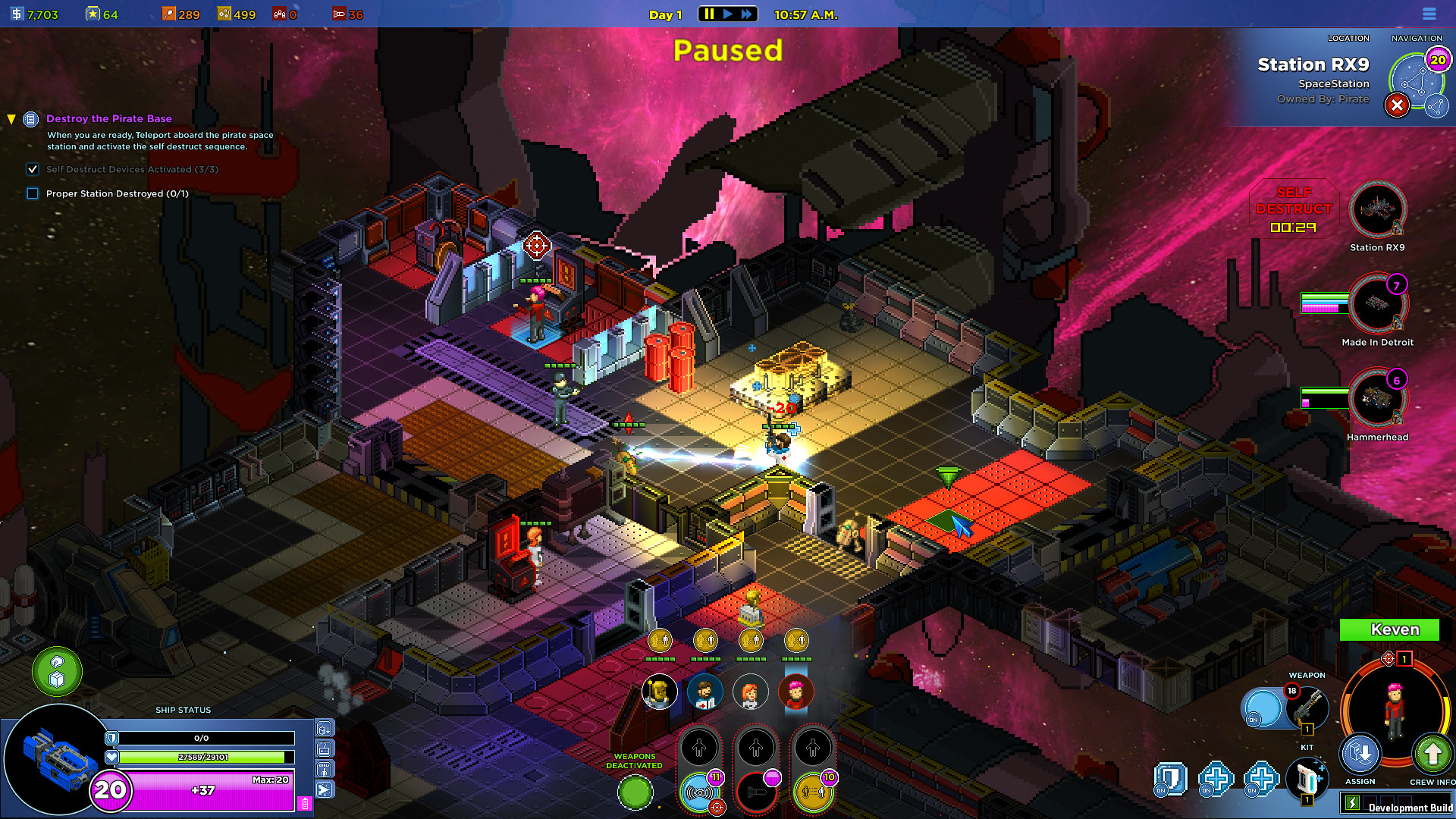This screenshot has width=1456, height=819.
Task: Set game speed to fast forward
Action: click(x=747, y=14)
